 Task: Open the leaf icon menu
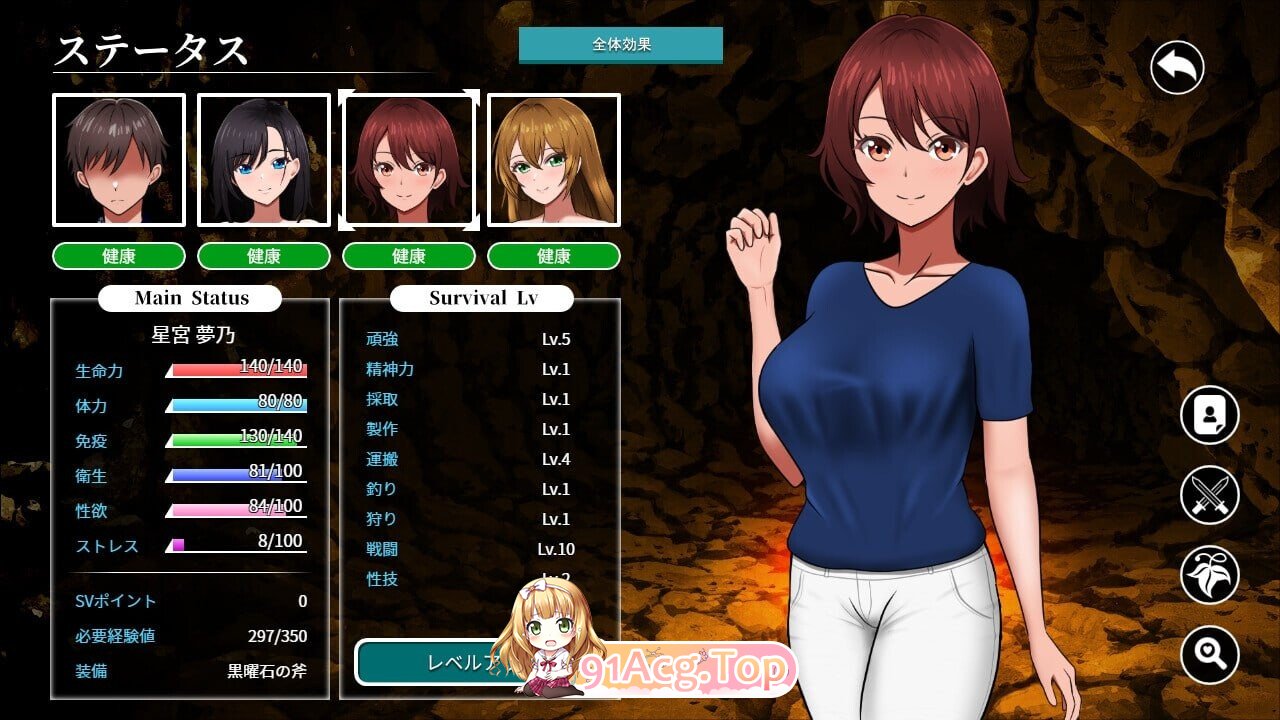1209,575
